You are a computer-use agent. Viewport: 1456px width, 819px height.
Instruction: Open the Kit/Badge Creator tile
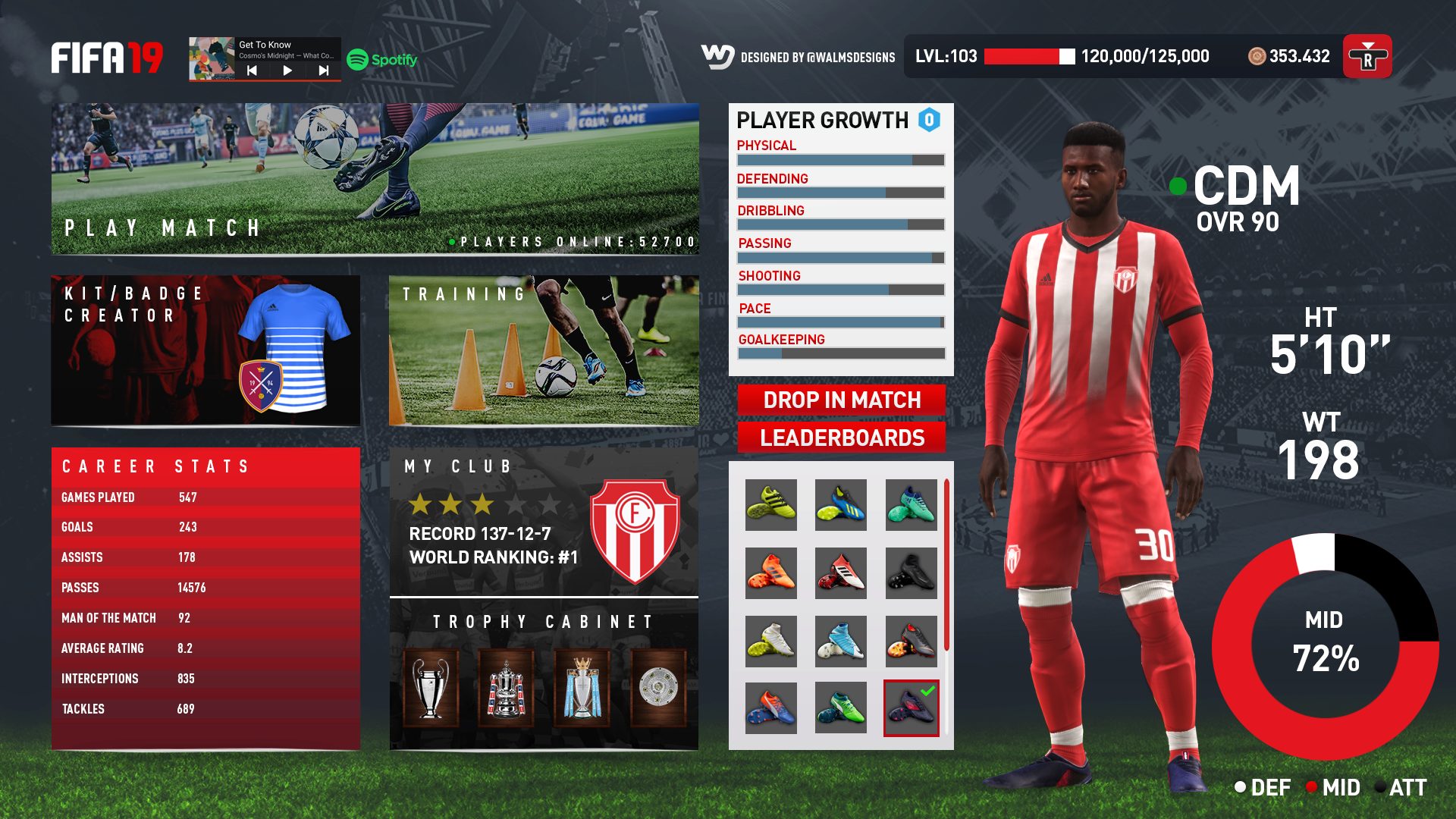tap(205, 350)
